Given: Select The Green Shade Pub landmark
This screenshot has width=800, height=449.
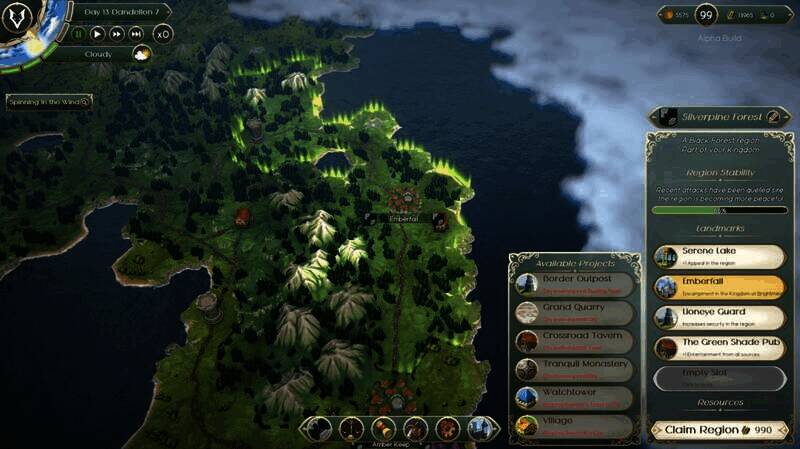Looking at the screenshot, I should (719, 347).
